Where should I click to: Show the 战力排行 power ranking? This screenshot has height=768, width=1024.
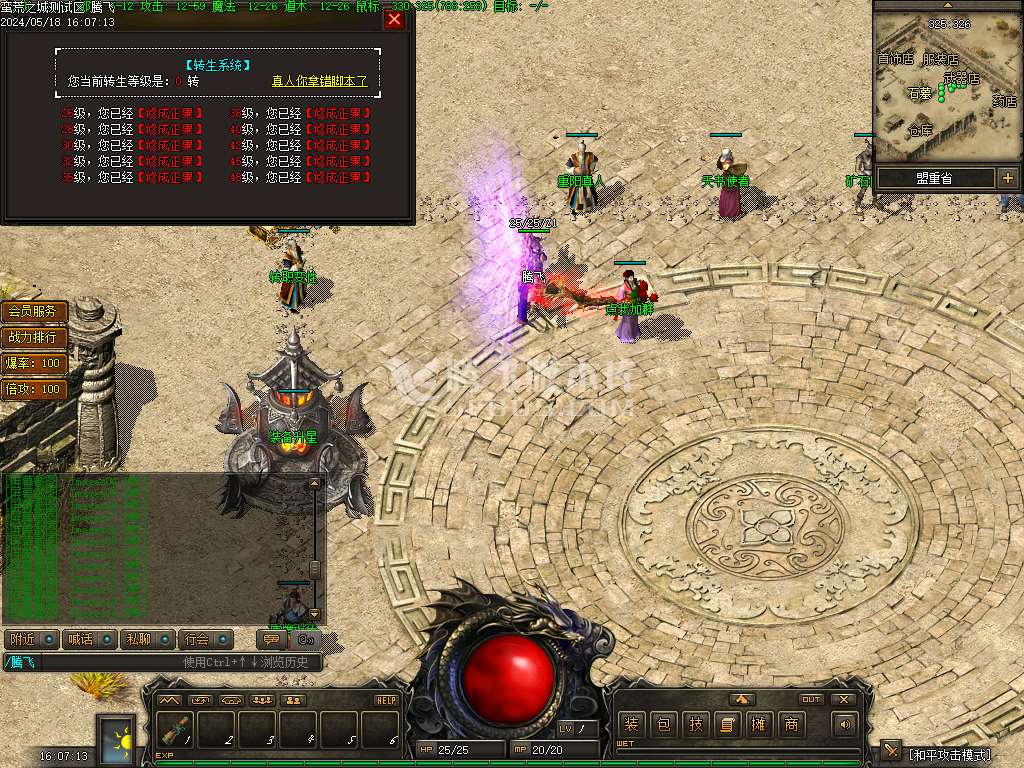(x=34, y=338)
